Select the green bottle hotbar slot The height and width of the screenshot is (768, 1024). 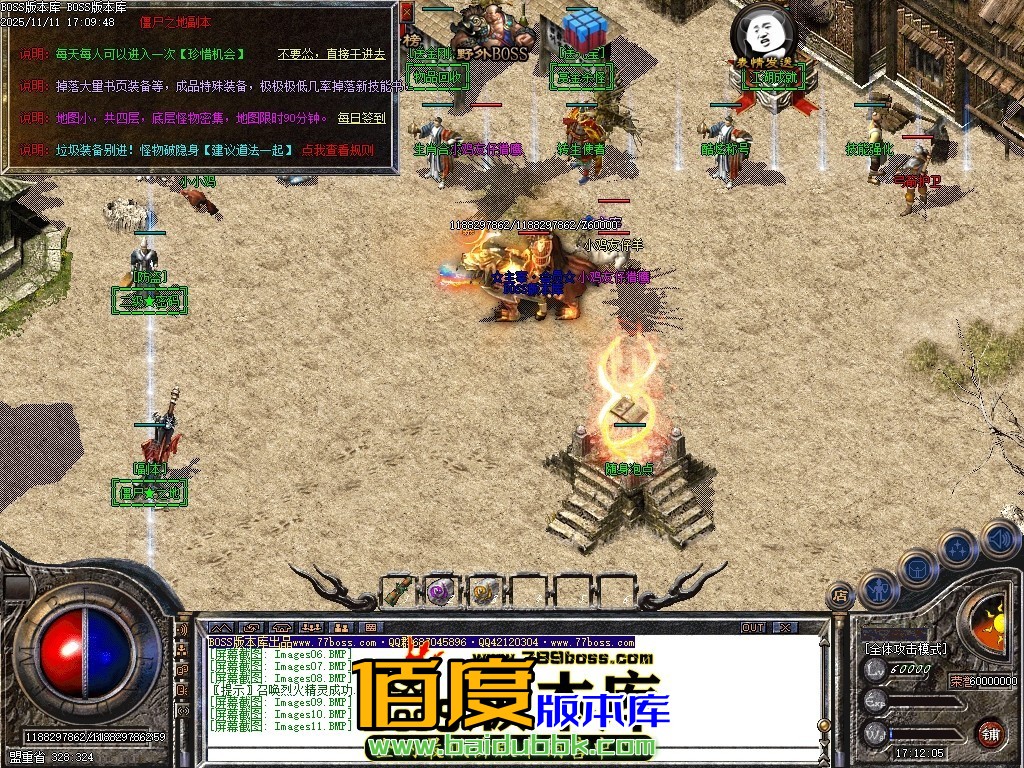pos(399,591)
